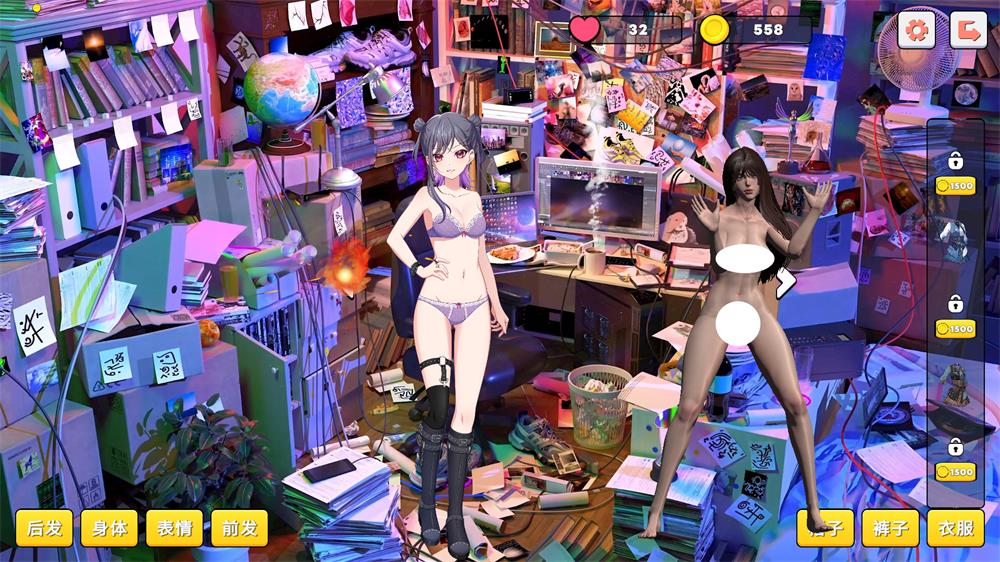1000x562 pixels.
Task: Select the 裤子 pants category
Action: pos(890,528)
